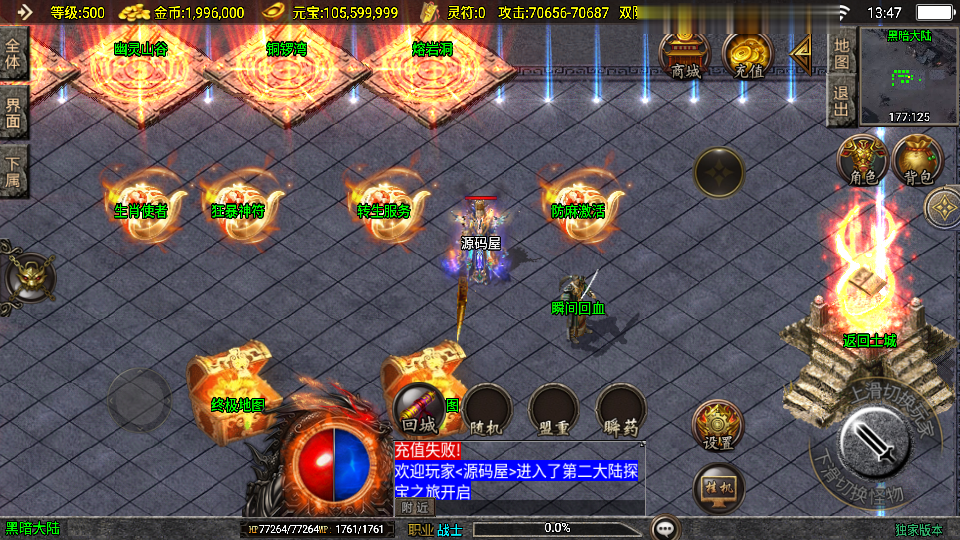This screenshot has width=960, height=540.
Task: Open the 角色 character sheet
Action: click(863, 160)
